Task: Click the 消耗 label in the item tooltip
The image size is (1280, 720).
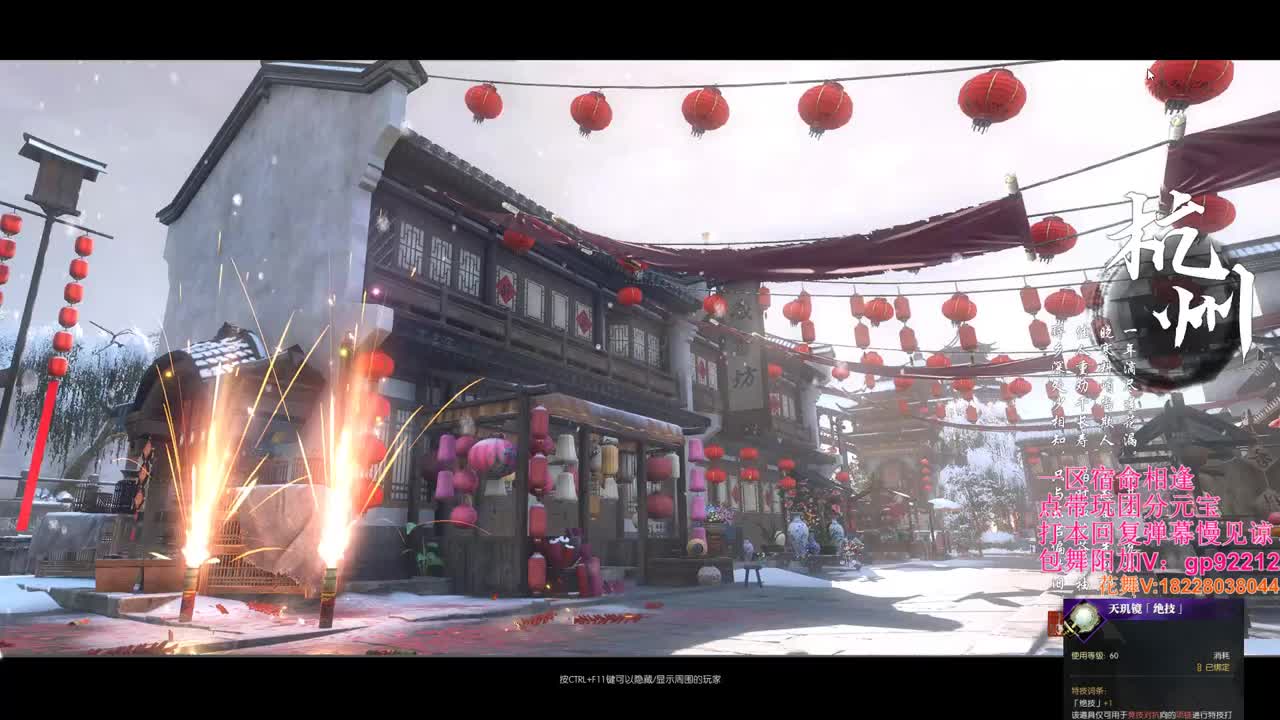Action: [1222, 655]
